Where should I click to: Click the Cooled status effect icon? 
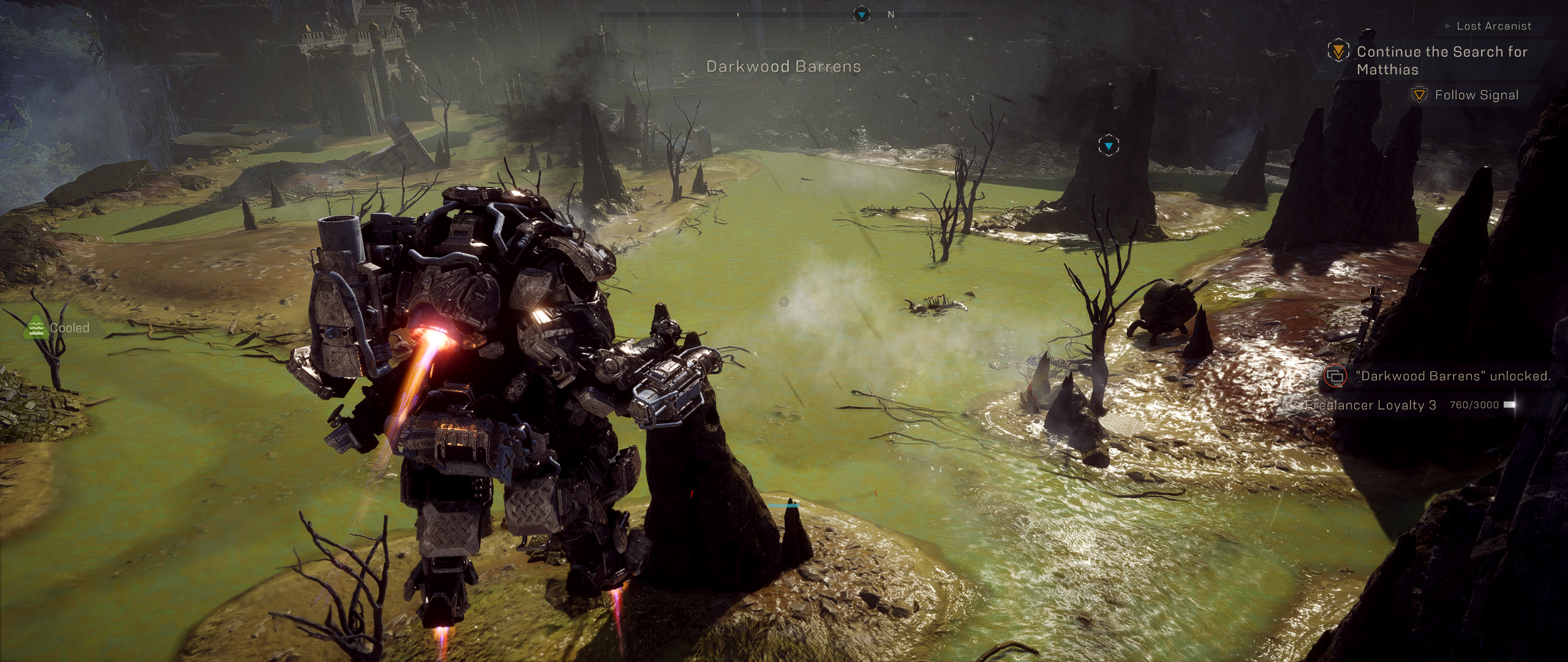coord(36,328)
